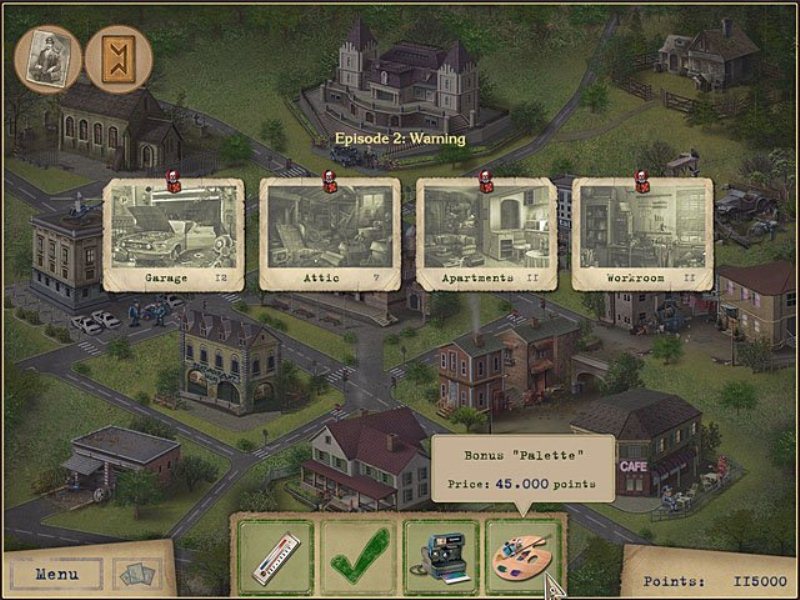Choose the thermometer bonus
800x600 pixels.
[x=274, y=556]
